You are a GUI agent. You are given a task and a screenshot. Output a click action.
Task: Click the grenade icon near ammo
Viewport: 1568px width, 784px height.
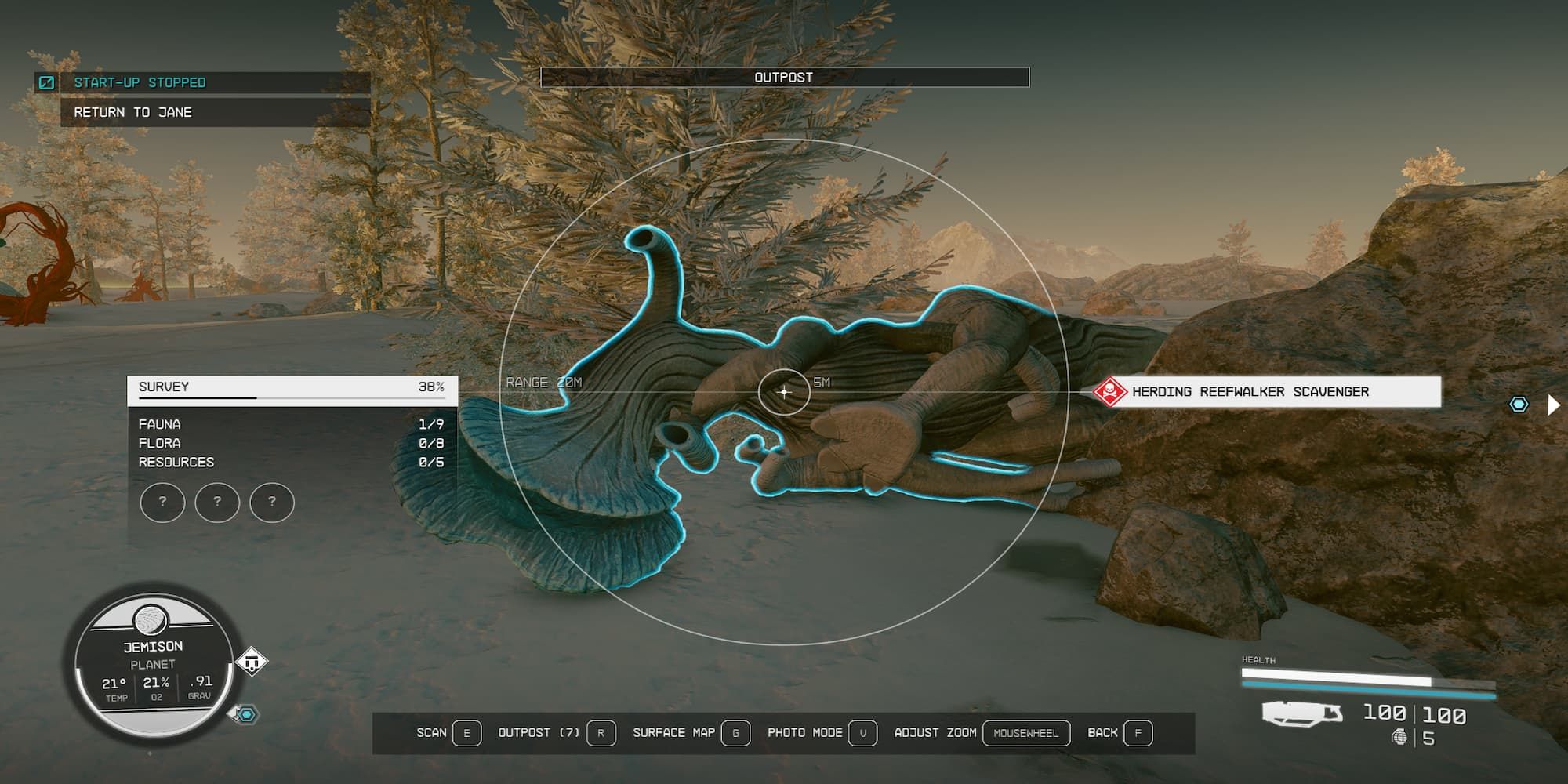click(x=1399, y=737)
